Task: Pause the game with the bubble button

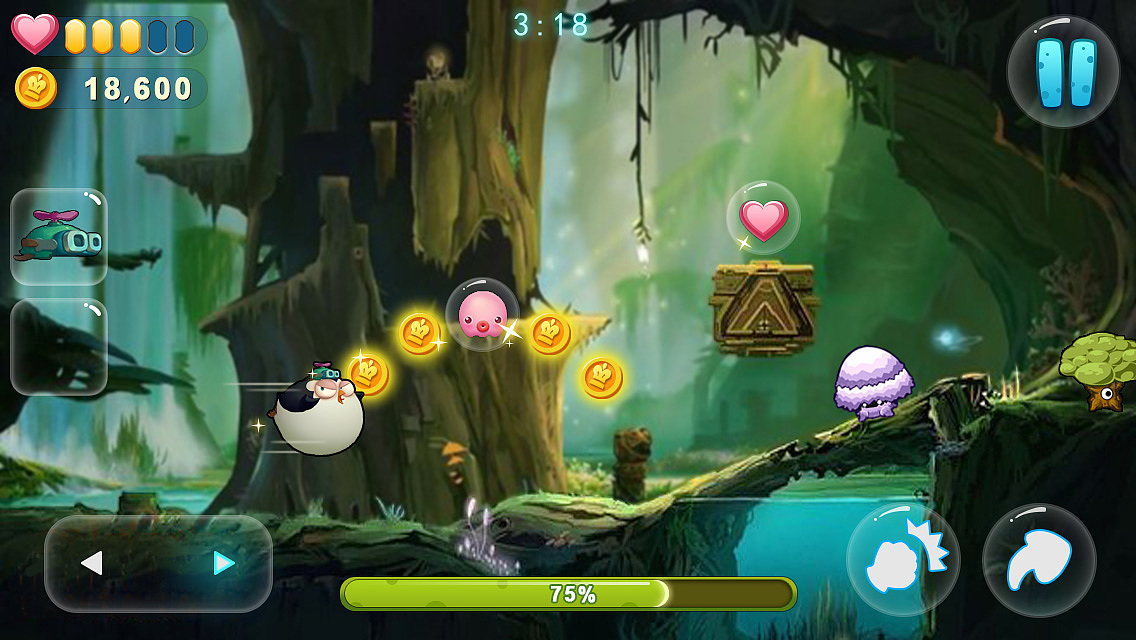Action: point(1062,72)
